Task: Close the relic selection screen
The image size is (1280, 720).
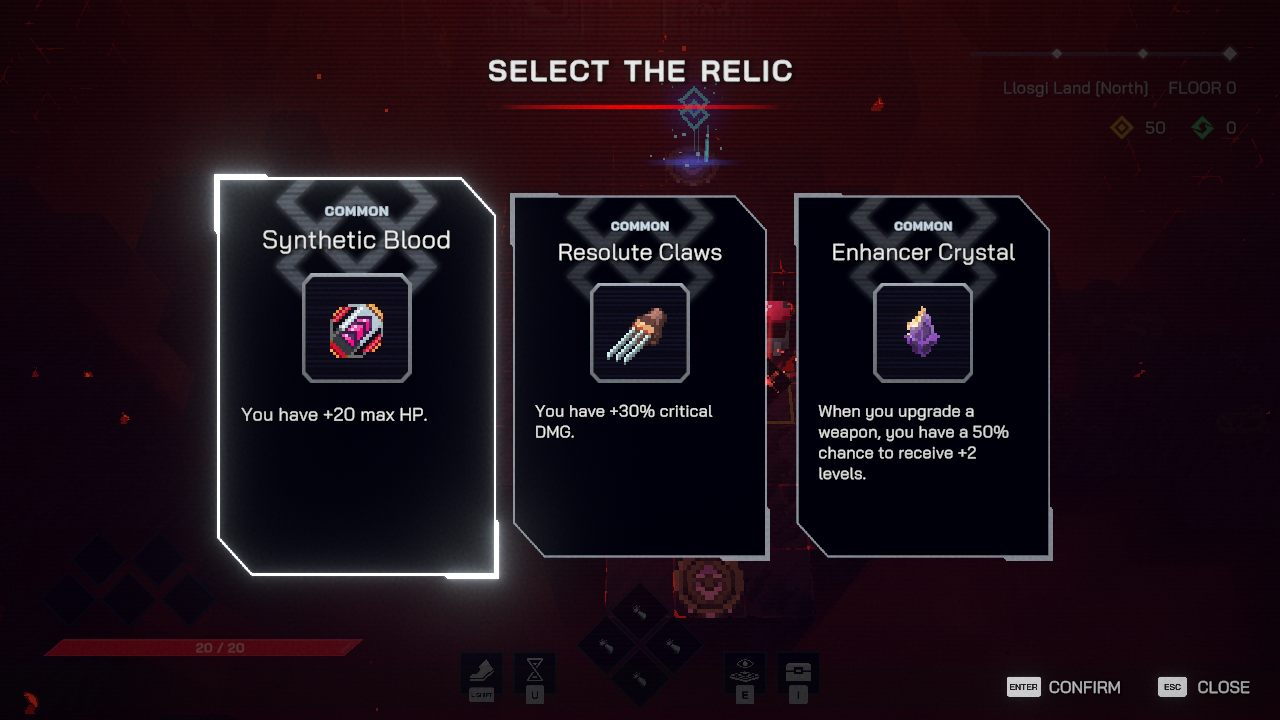Action: click(1205, 687)
